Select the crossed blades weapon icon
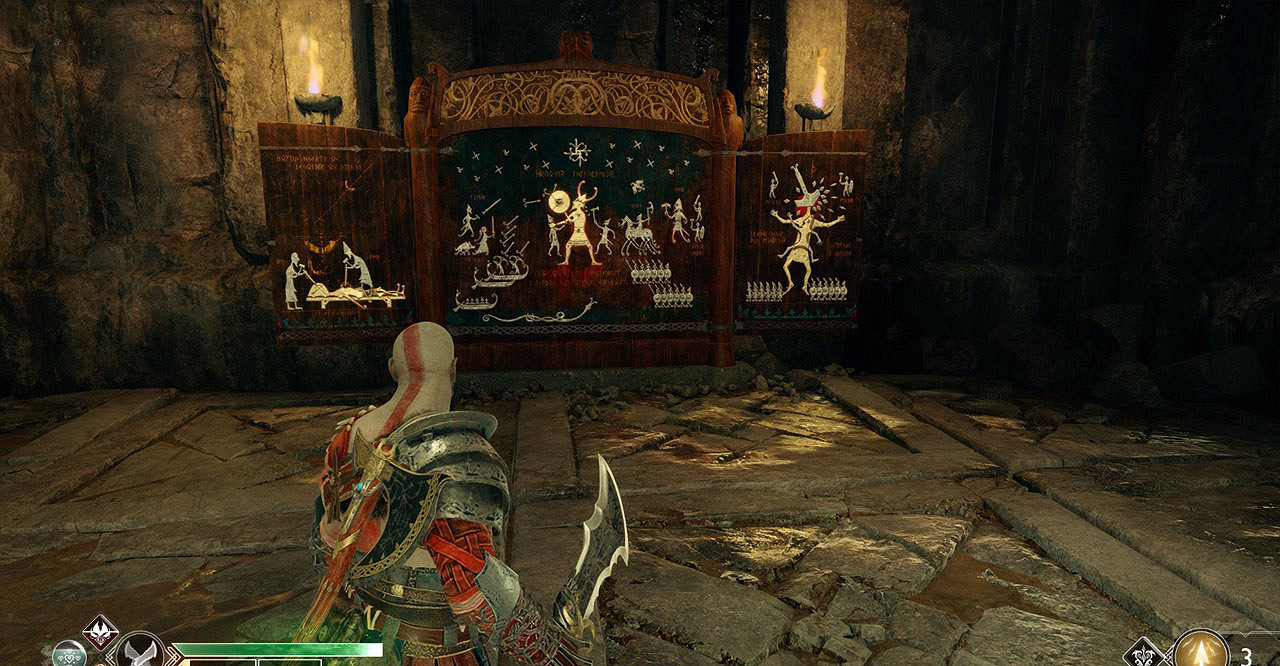This screenshot has height=666, width=1280. [141, 654]
